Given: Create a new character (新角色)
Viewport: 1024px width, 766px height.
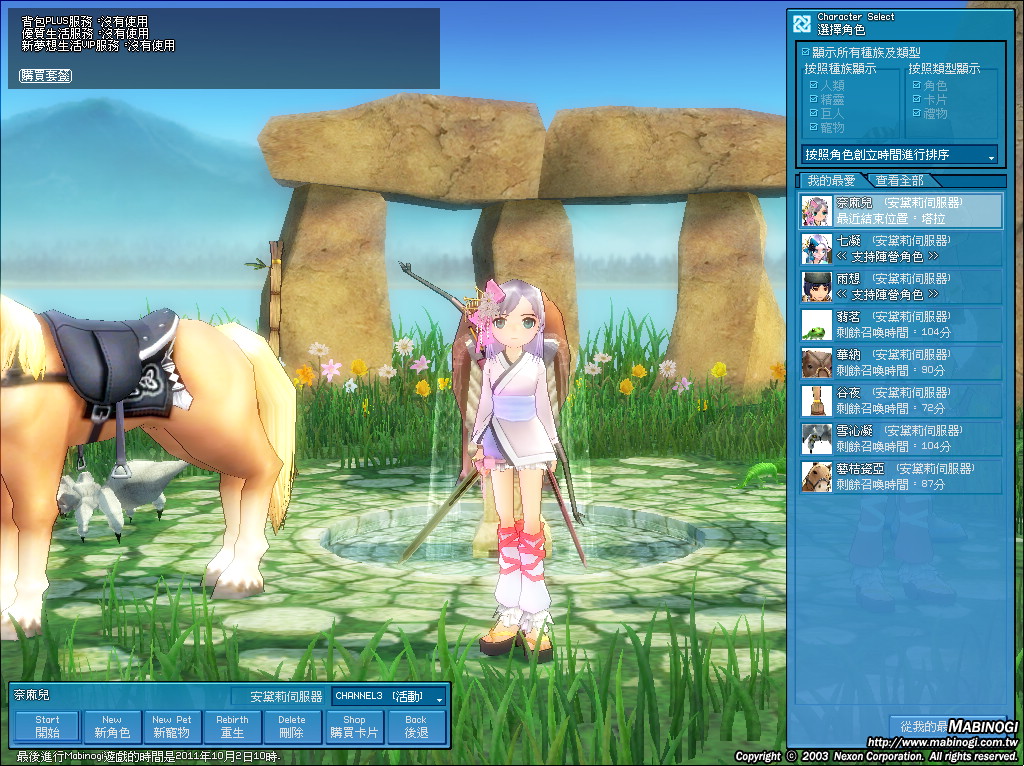Looking at the screenshot, I should 112,727.
